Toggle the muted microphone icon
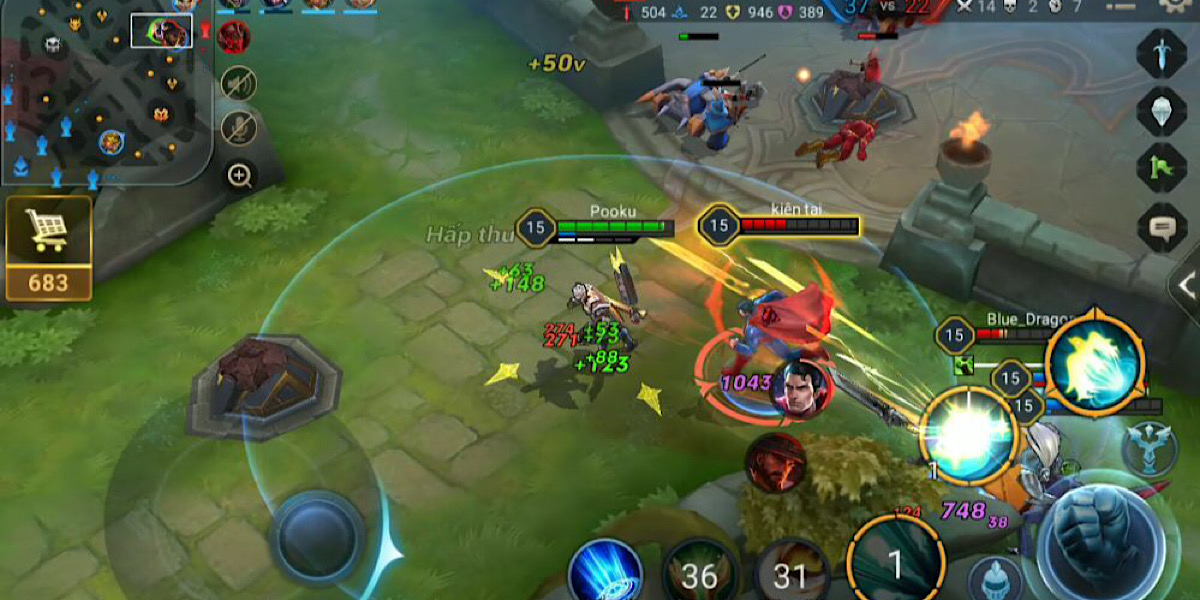Image resolution: width=1200 pixels, height=600 pixels. [238, 128]
